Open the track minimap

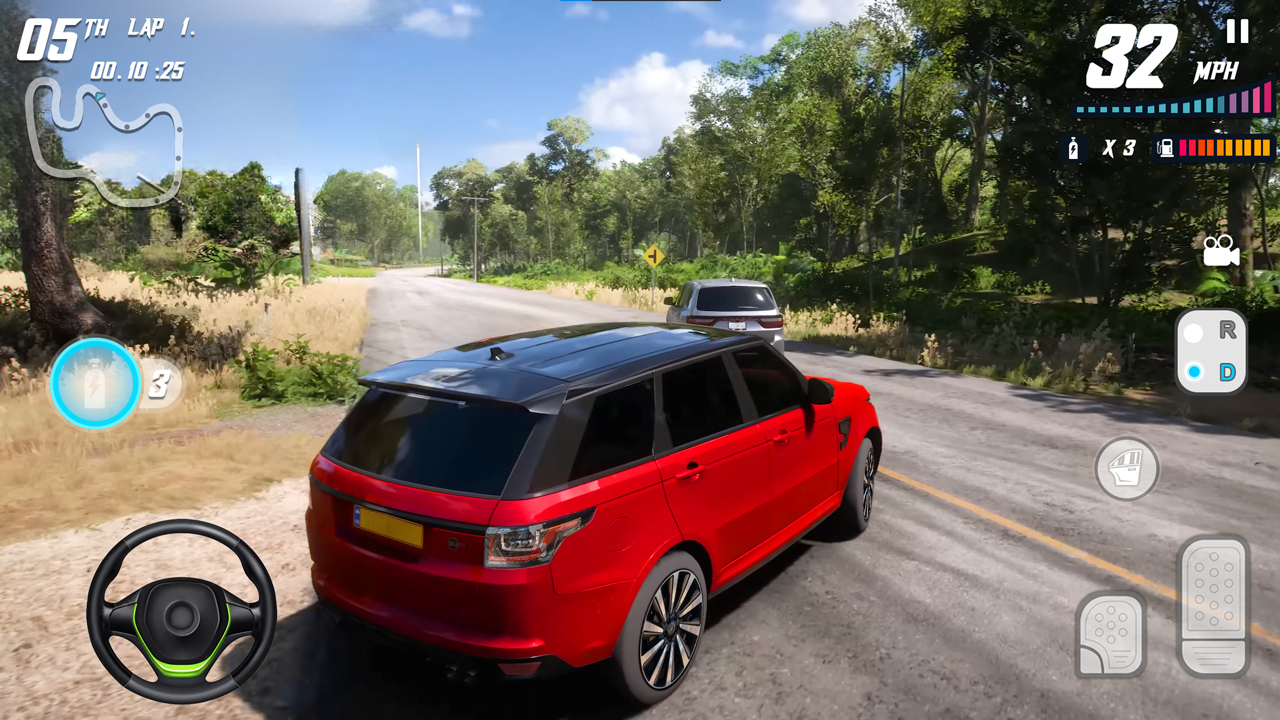105,138
